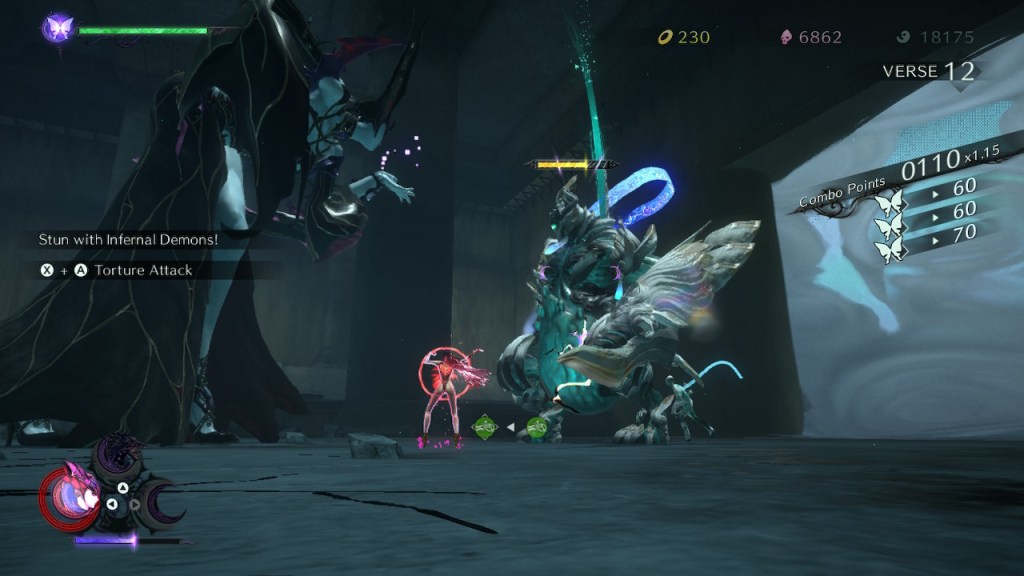Pick the crescent moon demon slot

(x=161, y=501)
